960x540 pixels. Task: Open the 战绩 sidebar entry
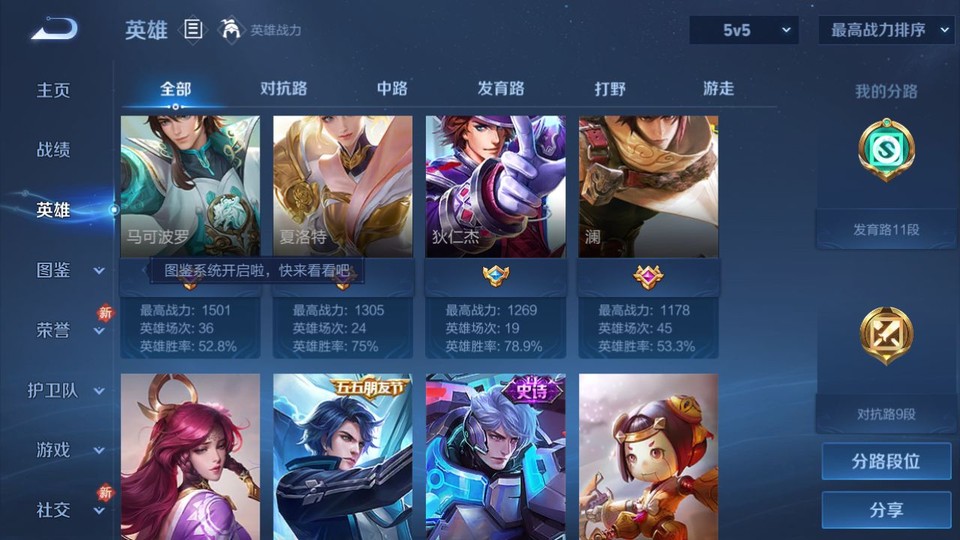tap(54, 150)
